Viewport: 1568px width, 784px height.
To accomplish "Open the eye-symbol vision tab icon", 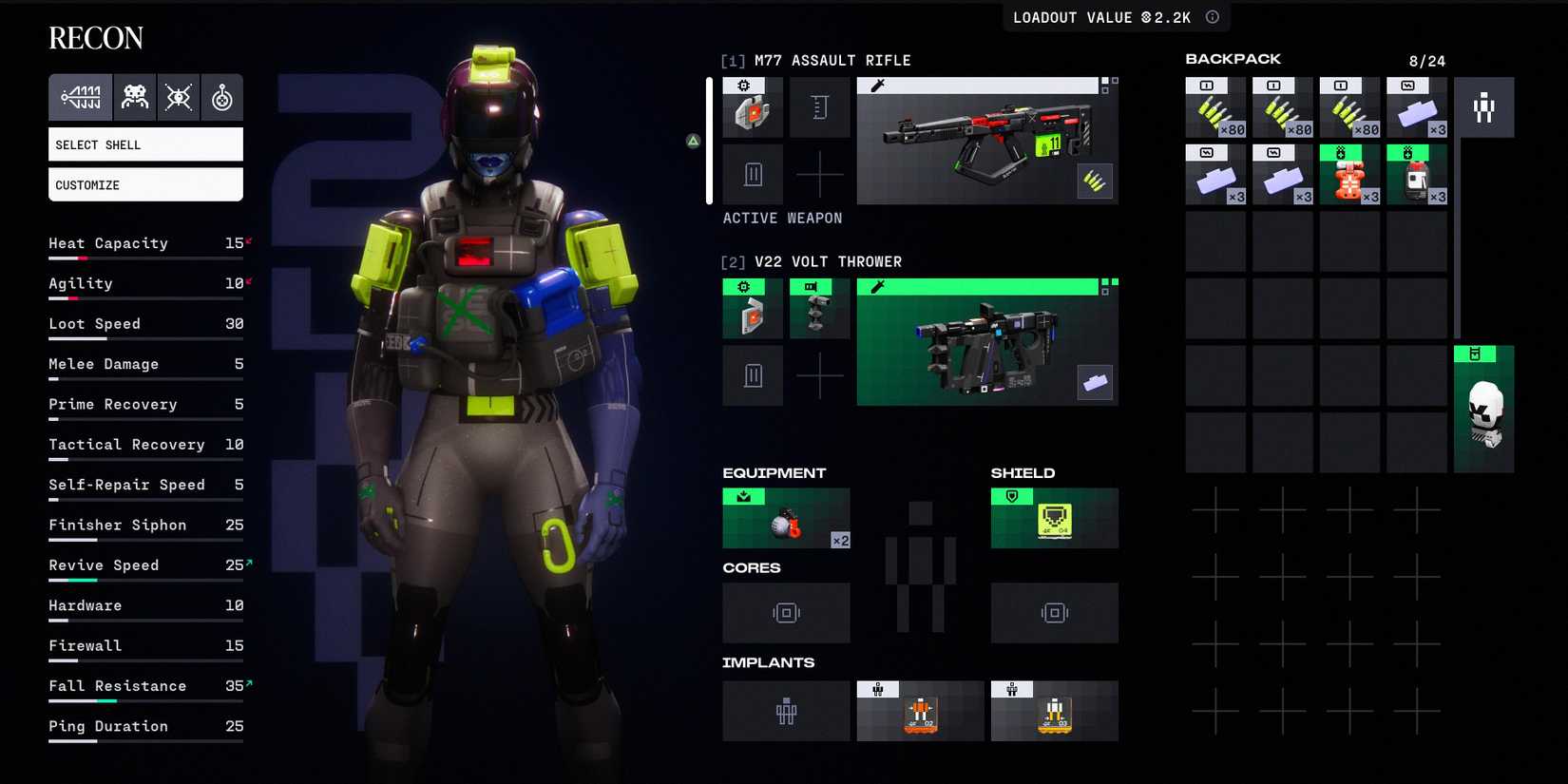I will point(179,96).
